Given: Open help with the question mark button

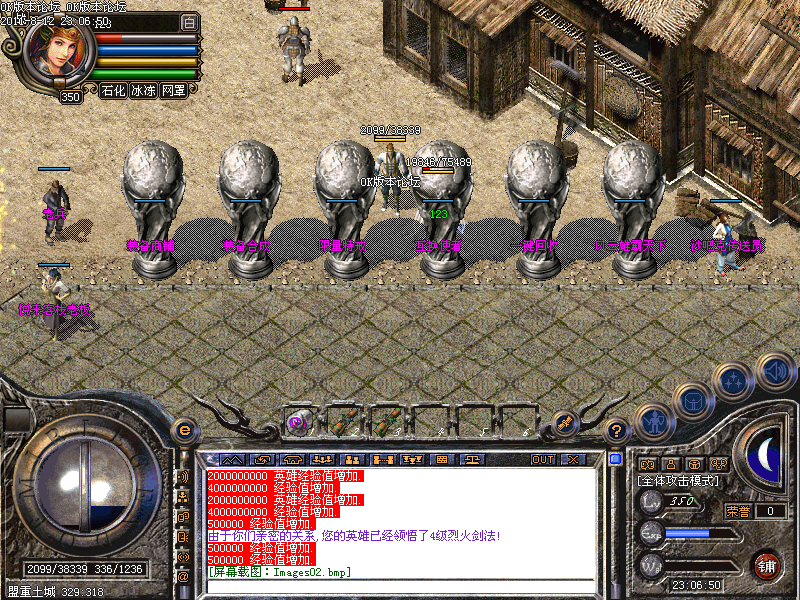Looking at the screenshot, I should tap(618, 430).
